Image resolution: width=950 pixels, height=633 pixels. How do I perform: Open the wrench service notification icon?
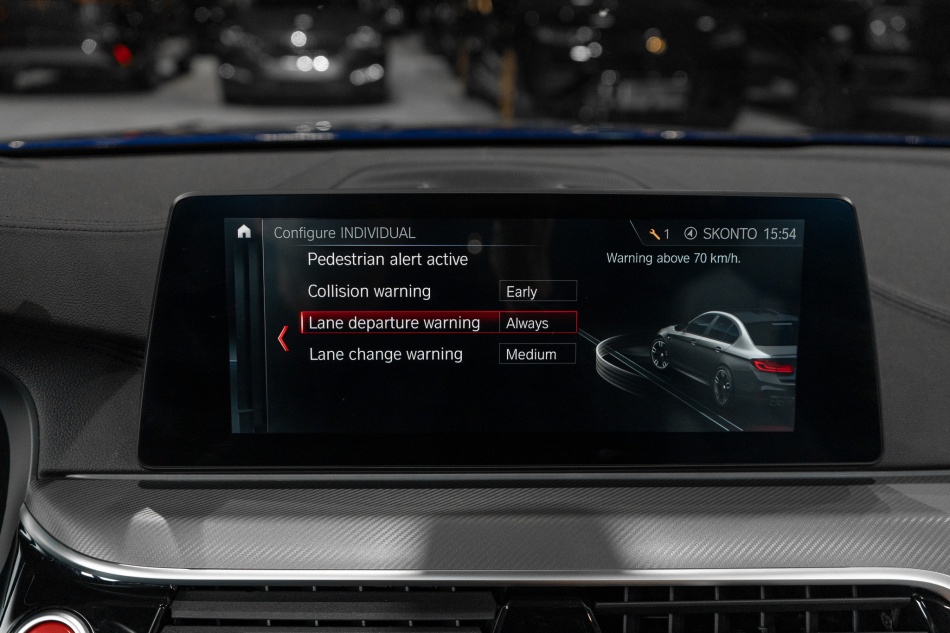click(x=656, y=234)
